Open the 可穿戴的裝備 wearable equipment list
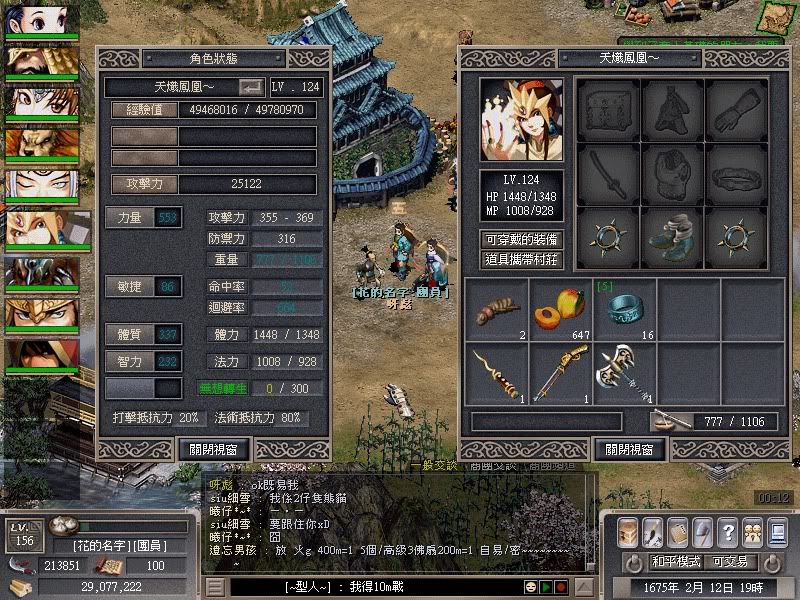 tap(520, 240)
